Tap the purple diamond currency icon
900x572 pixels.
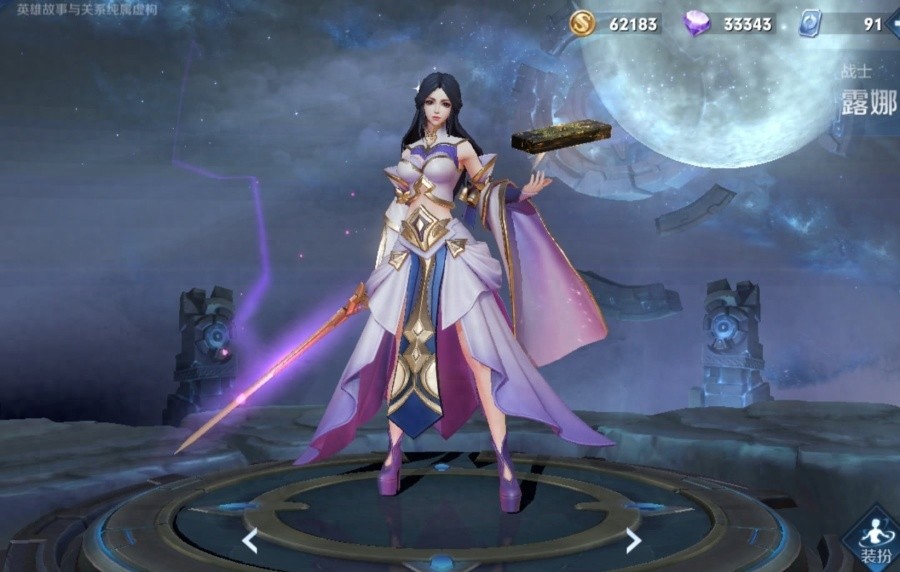696,23
